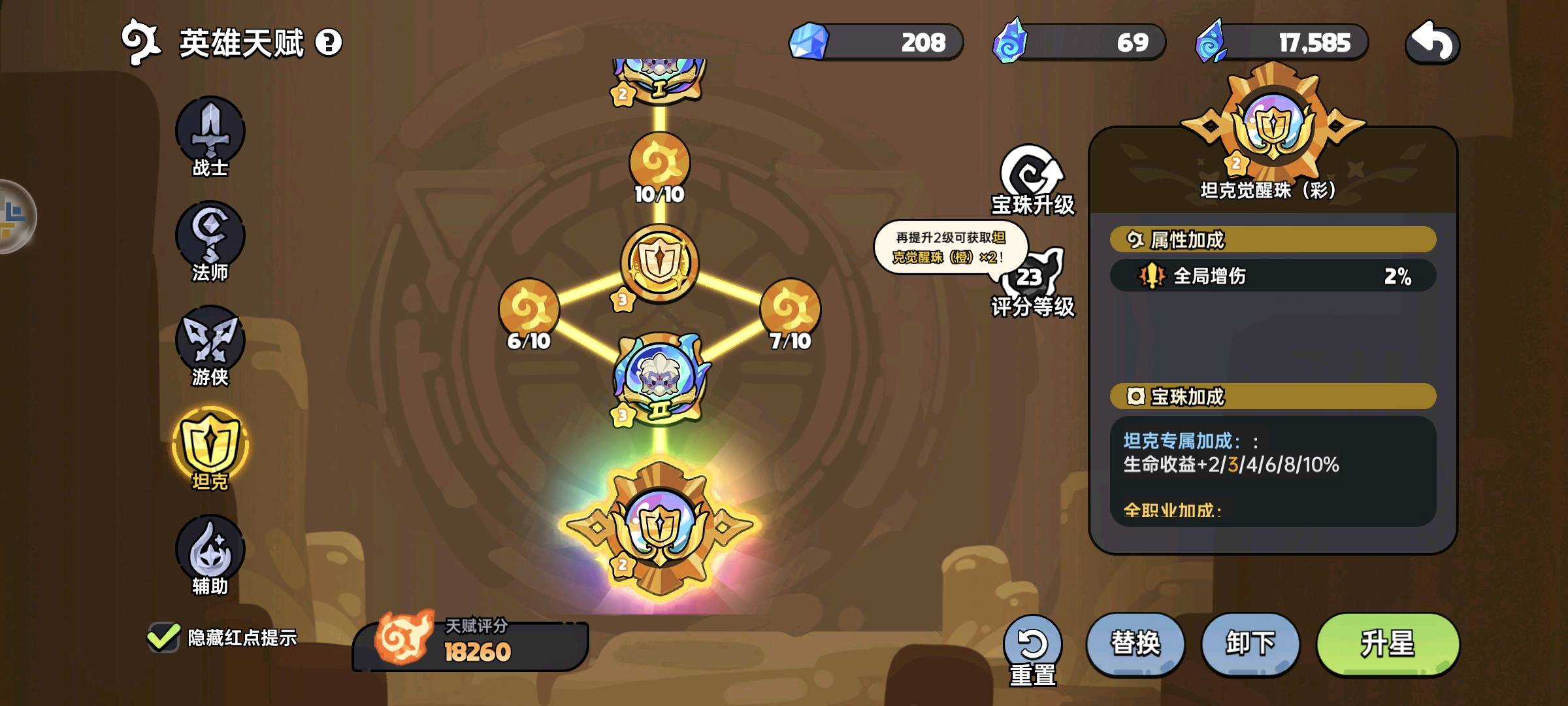This screenshot has width=1568, height=706.
Task: Click the 卸下 unequip button
Action: point(1250,643)
